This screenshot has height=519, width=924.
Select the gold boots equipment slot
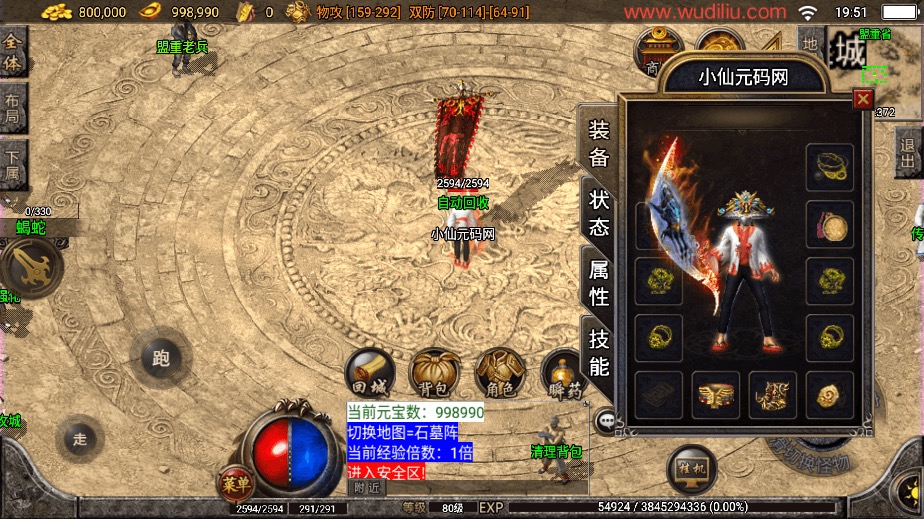pos(773,395)
